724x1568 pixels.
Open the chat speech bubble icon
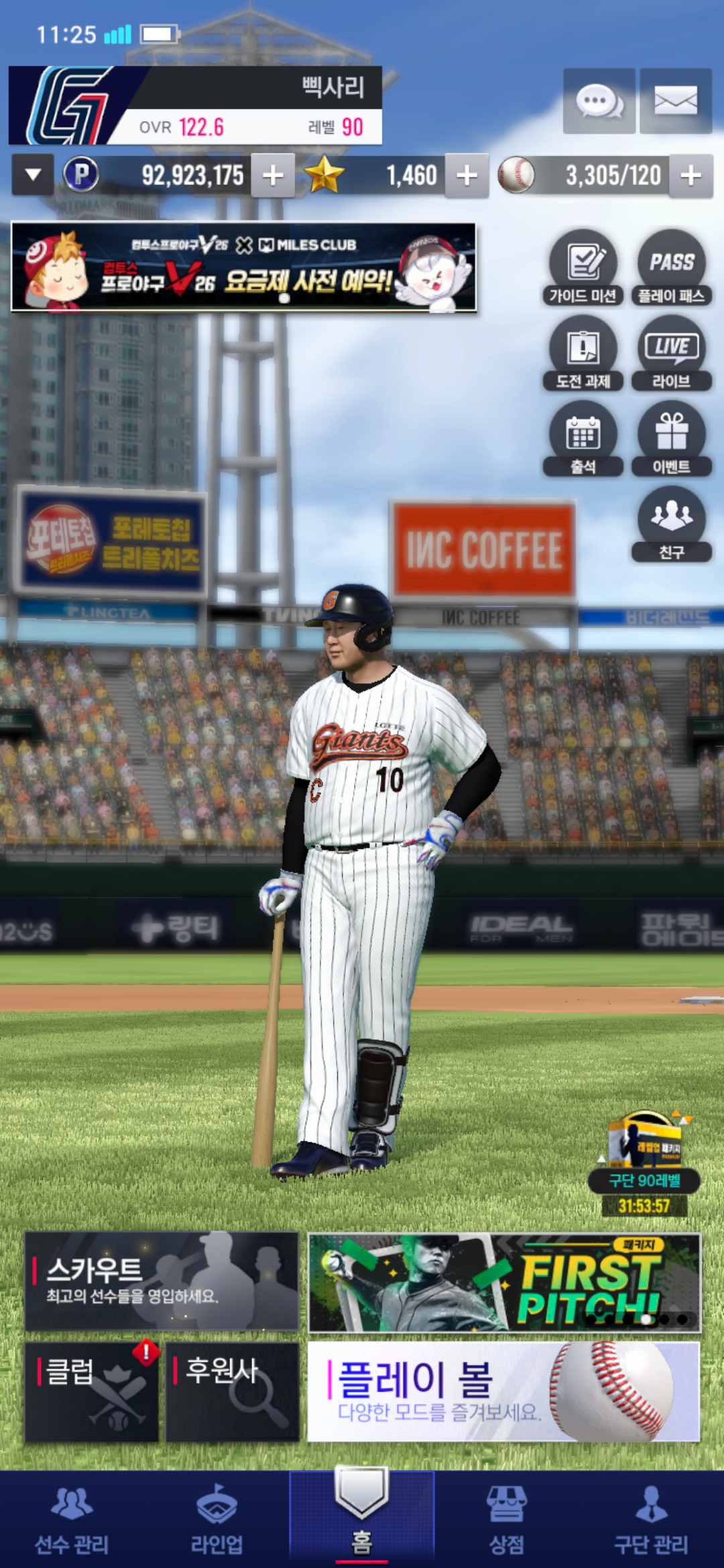click(599, 101)
